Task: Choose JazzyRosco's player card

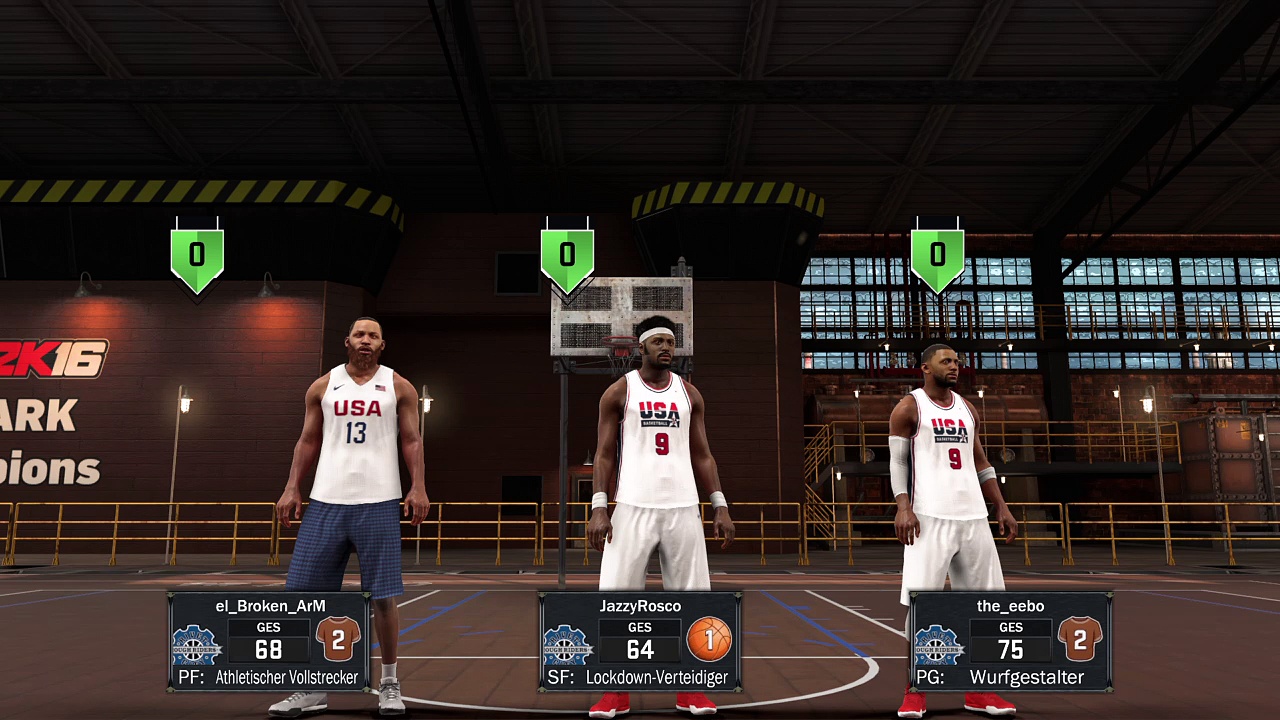Action: point(639,641)
